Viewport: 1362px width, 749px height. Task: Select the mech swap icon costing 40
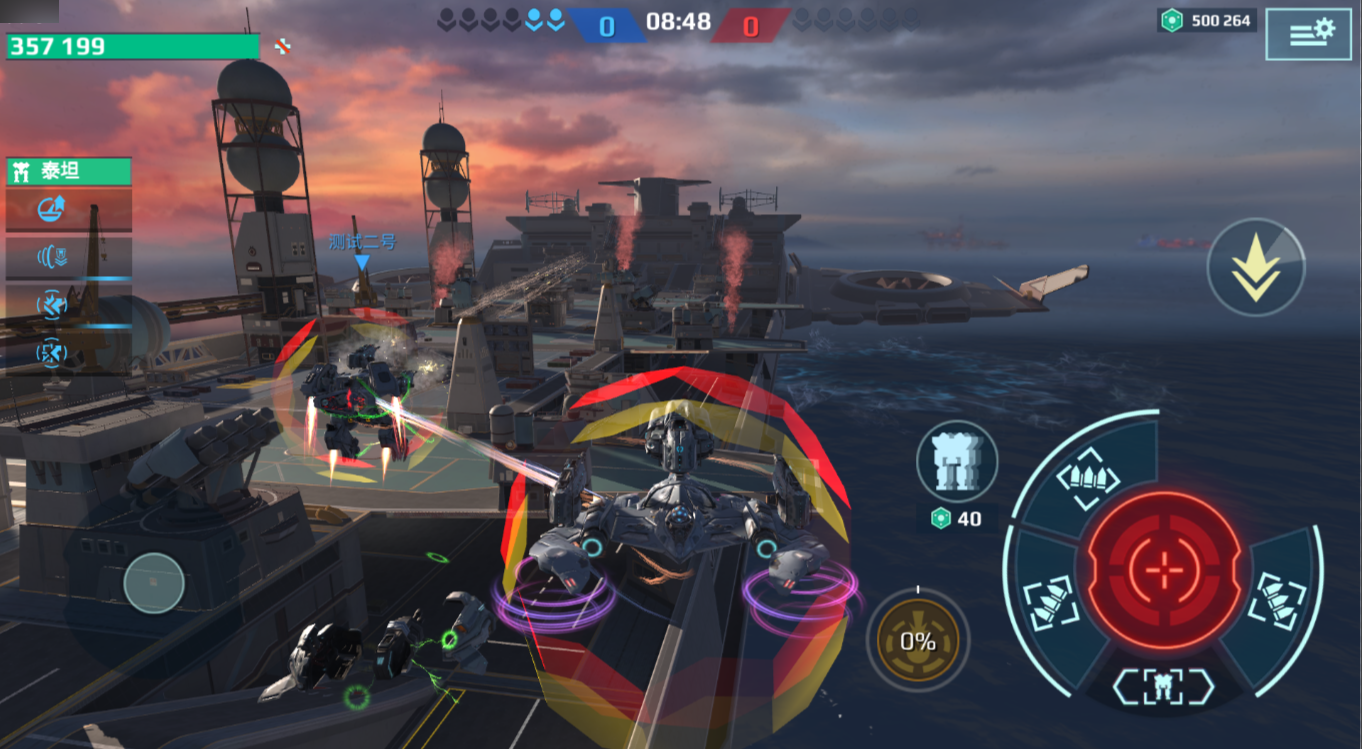click(x=956, y=461)
